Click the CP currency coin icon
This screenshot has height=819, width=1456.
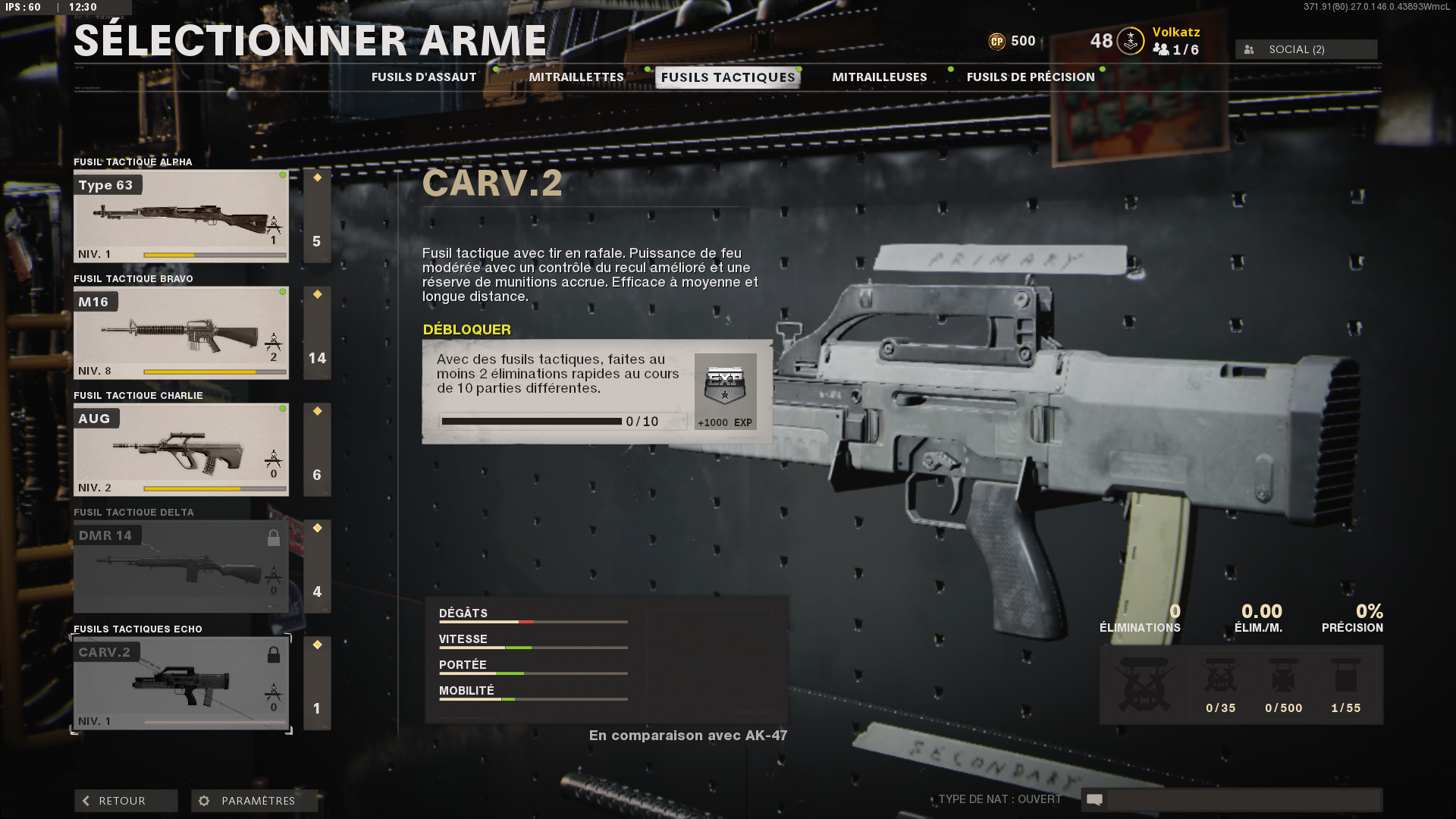click(999, 41)
